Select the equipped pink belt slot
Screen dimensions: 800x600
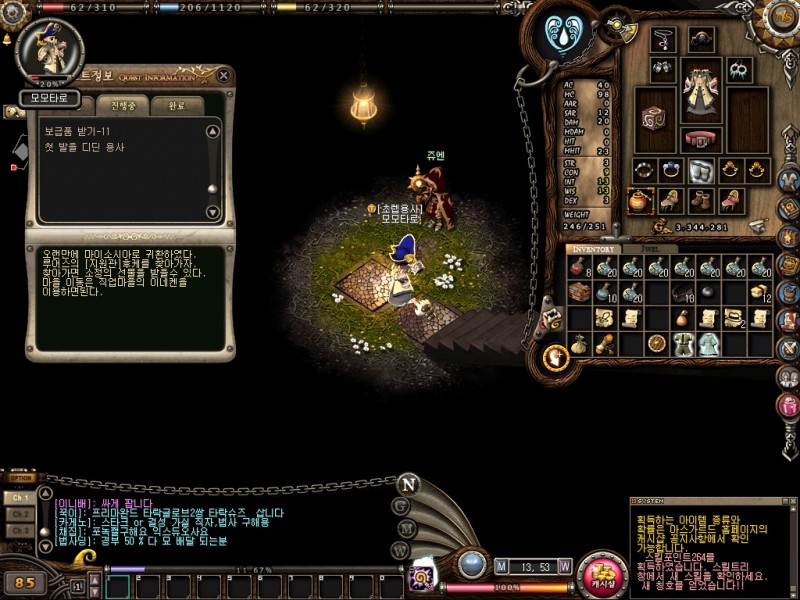pyautogui.click(x=701, y=139)
